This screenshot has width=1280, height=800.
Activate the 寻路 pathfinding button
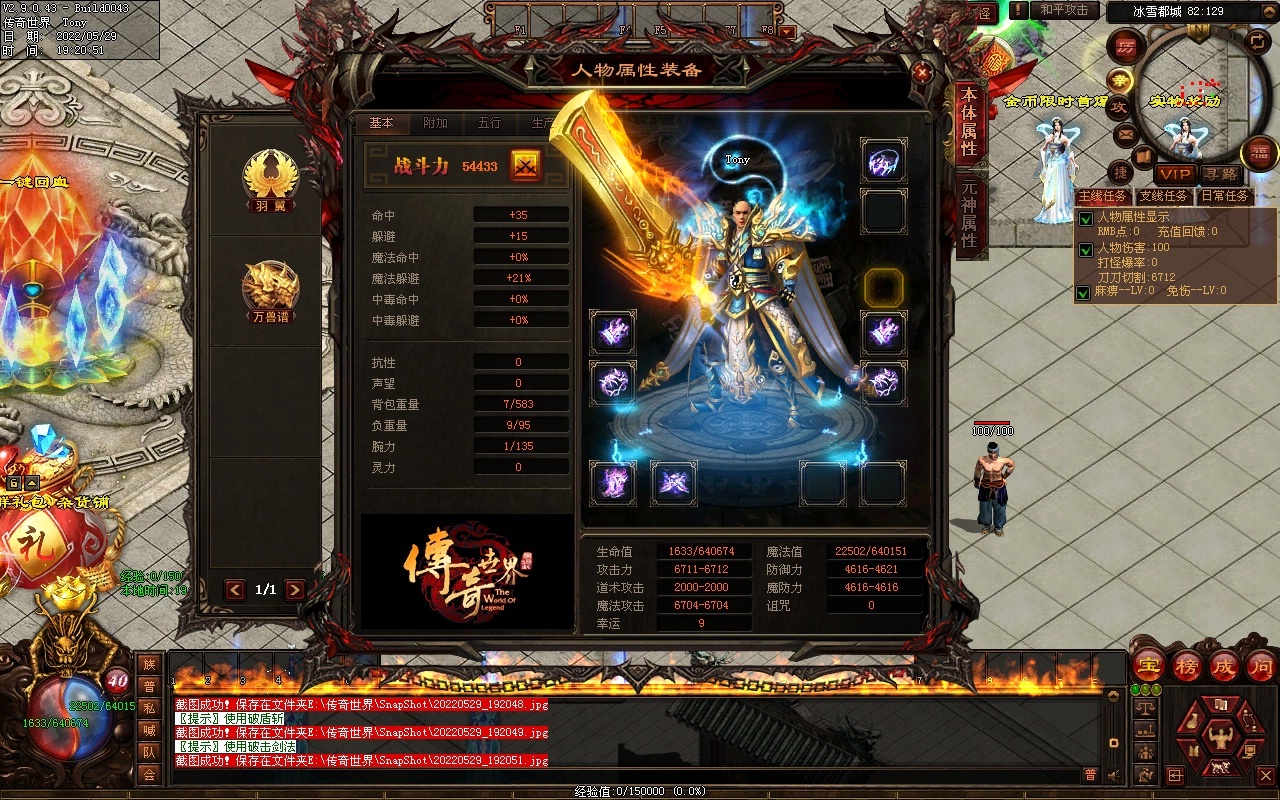click(x=1219, y=174)
